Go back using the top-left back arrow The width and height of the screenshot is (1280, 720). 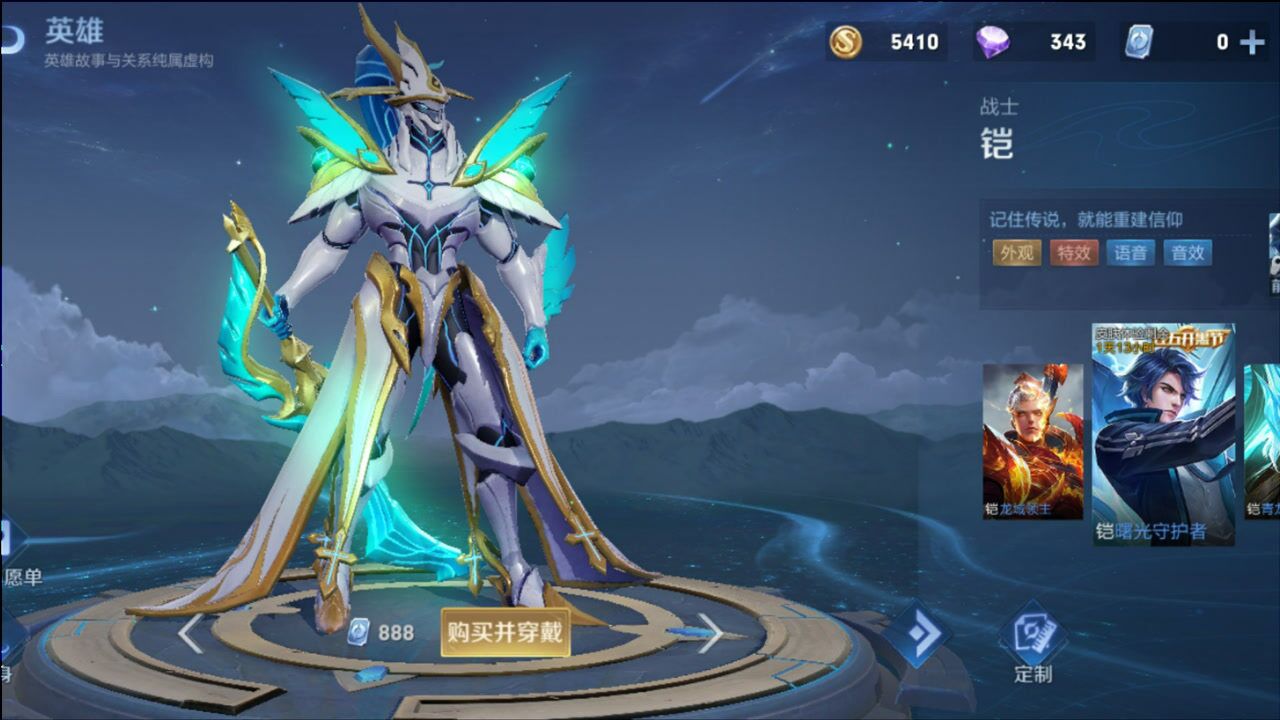12,40
